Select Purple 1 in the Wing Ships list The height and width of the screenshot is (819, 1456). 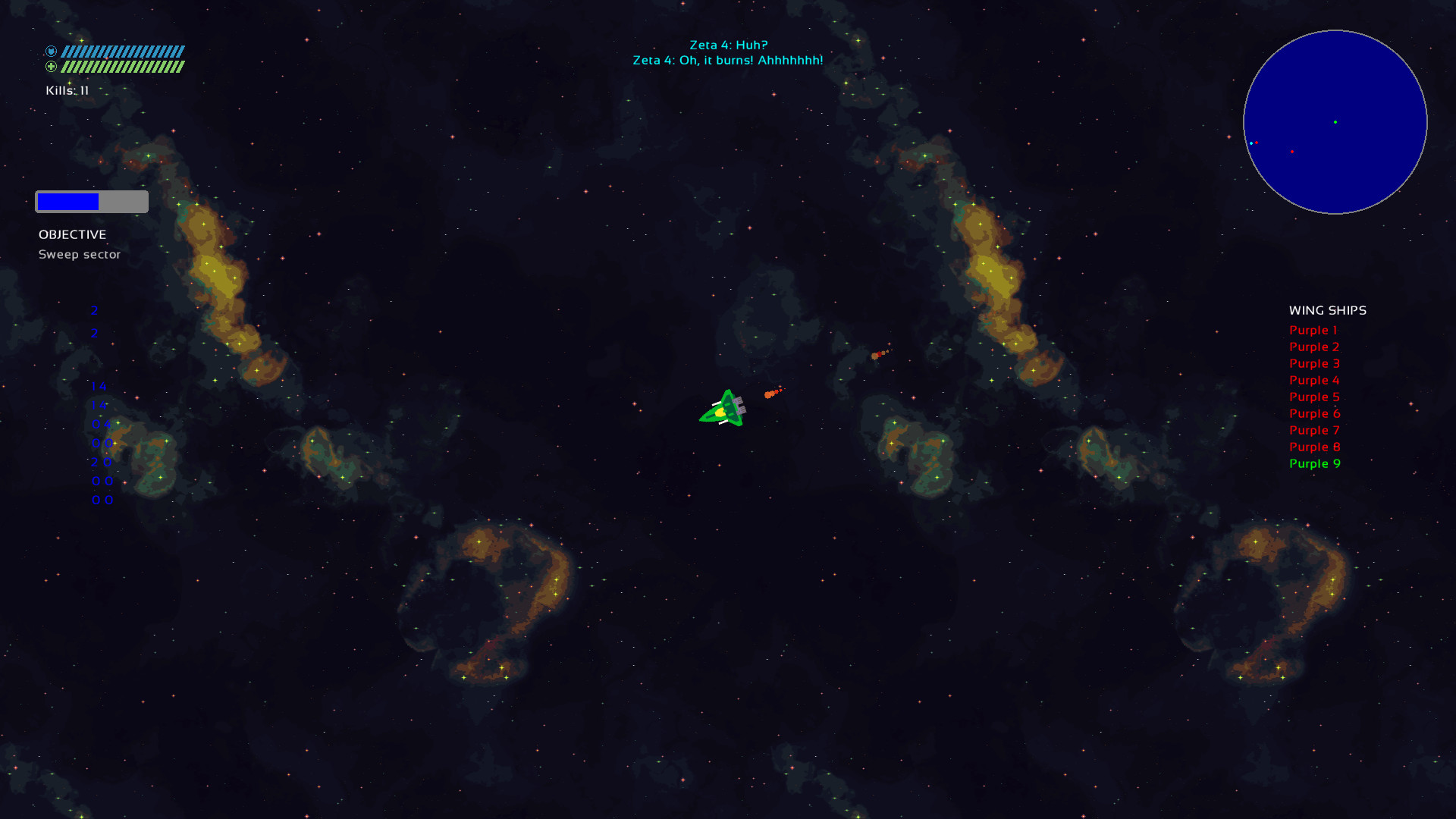tap(1314, 330)
